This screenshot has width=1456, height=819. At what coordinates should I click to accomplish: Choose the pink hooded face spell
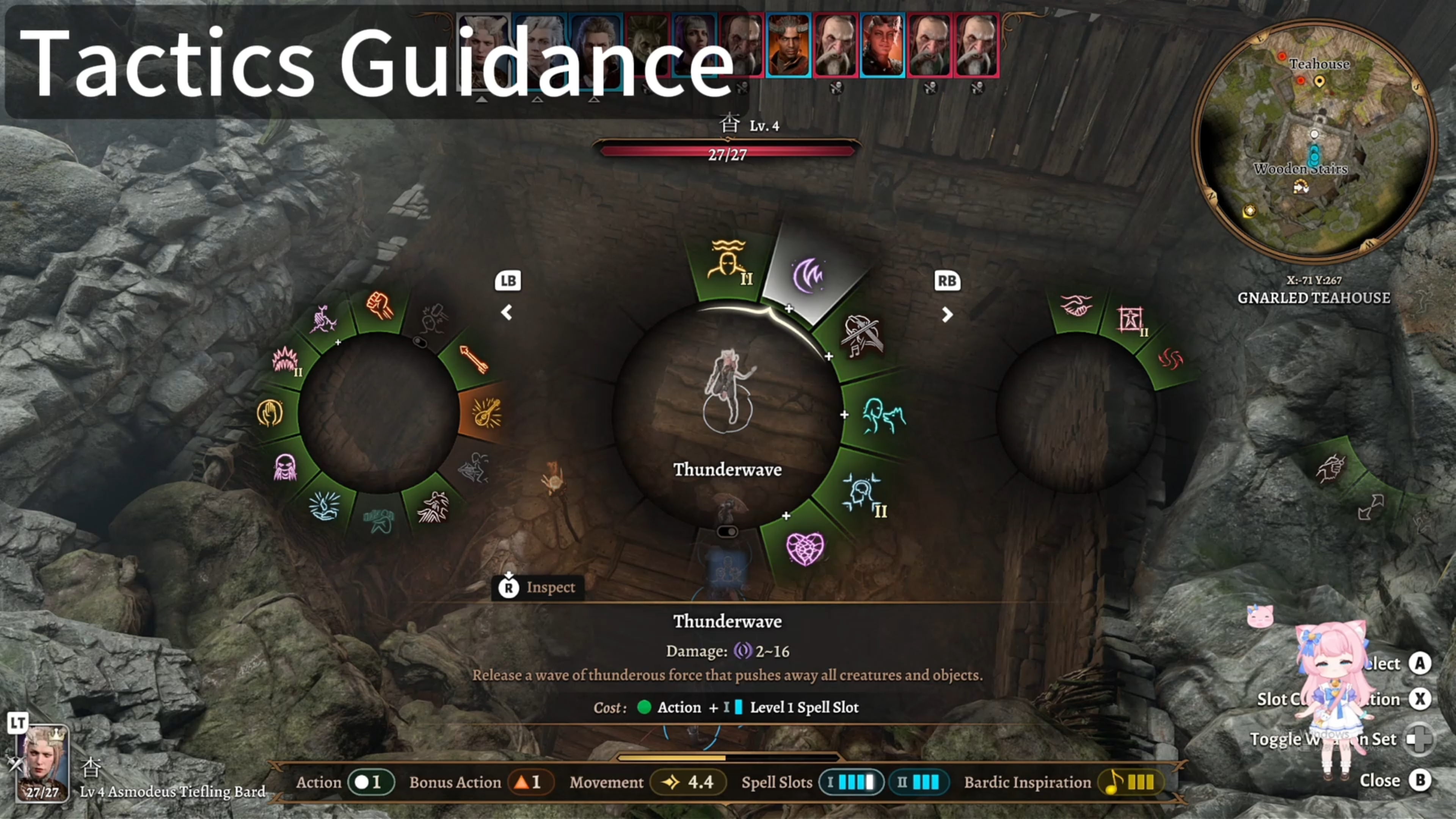[284, 467]
